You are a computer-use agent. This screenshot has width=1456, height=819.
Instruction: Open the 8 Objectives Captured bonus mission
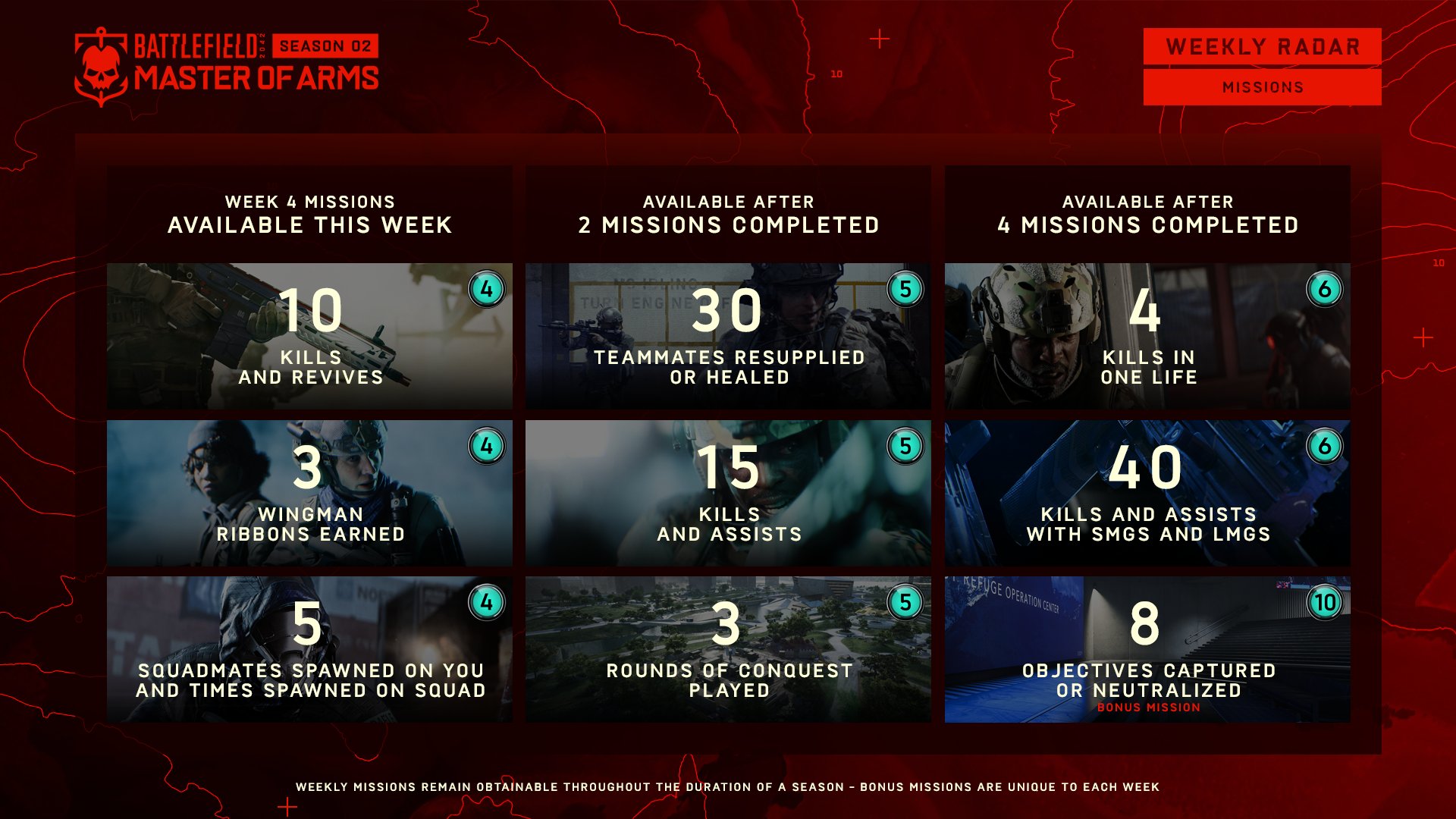[1147, 649]
